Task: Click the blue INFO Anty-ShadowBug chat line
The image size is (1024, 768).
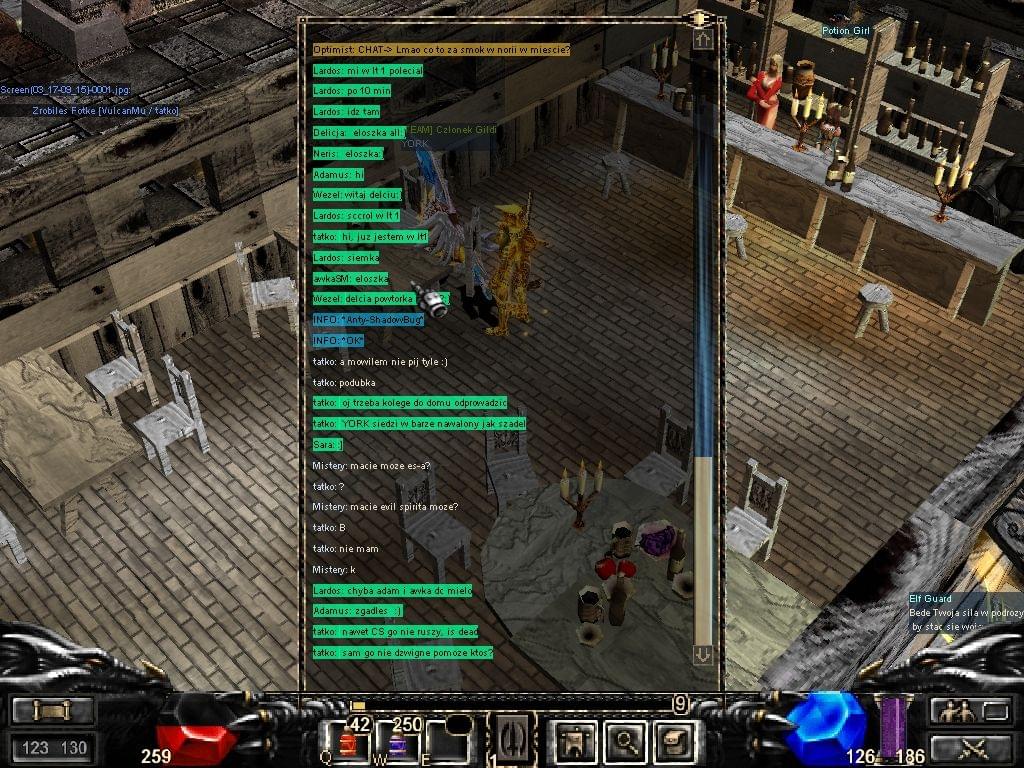Action: [x=368, y=320]
